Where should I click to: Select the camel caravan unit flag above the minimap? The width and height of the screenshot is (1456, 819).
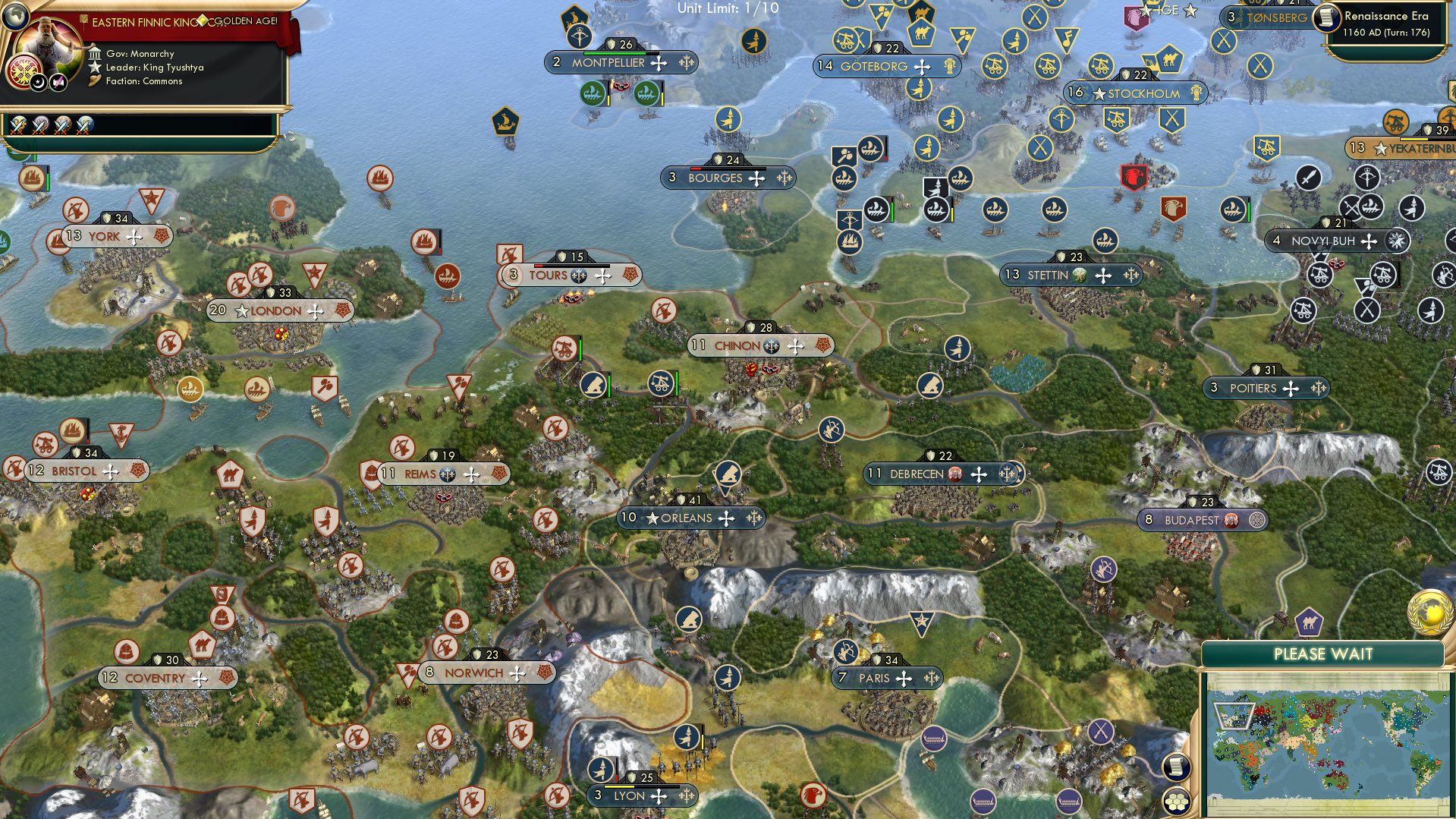1310,622
